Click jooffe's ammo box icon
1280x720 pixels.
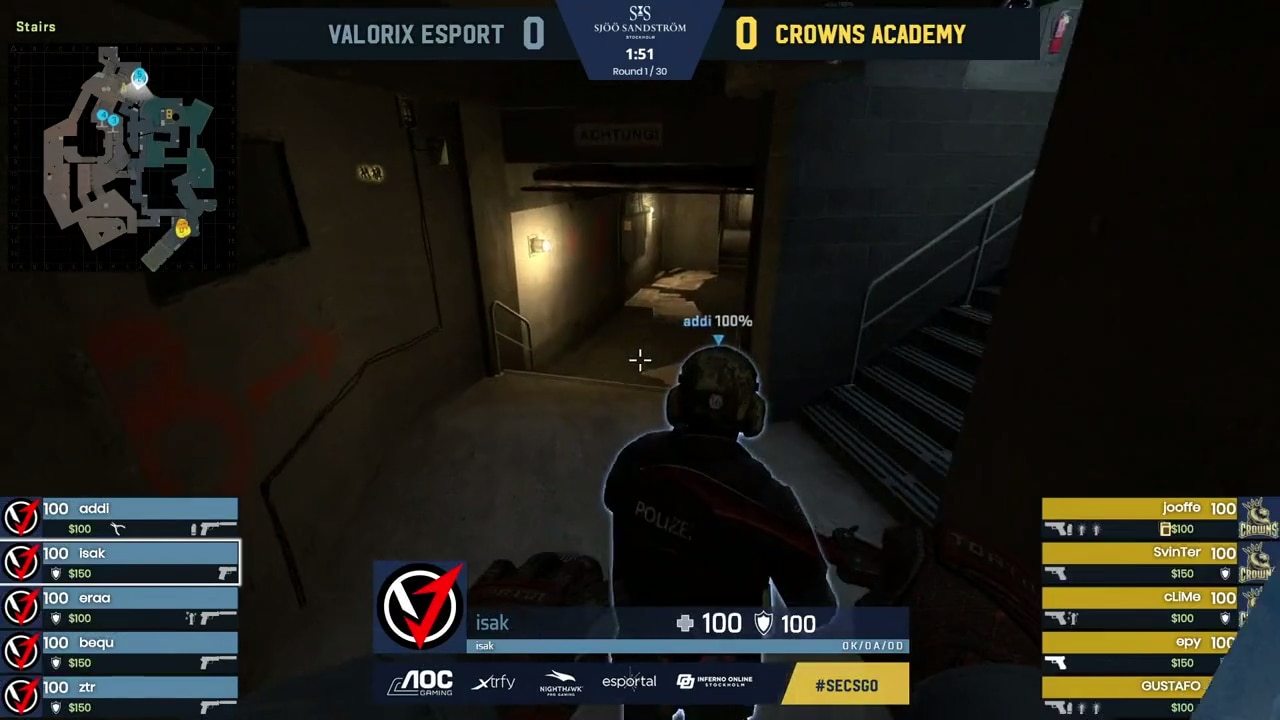pyautogui.click(x=1167, y=529)
